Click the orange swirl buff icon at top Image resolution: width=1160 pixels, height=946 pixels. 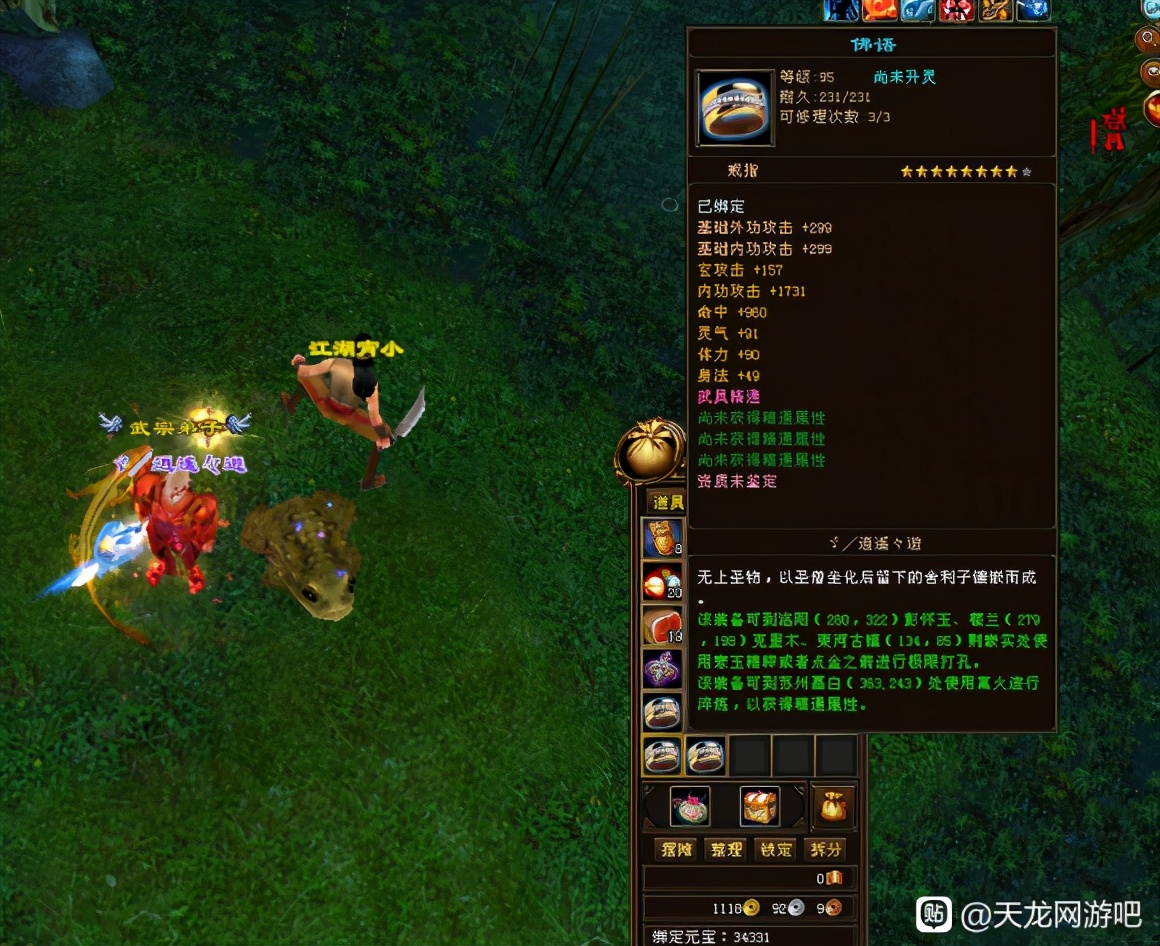[881, 9]
